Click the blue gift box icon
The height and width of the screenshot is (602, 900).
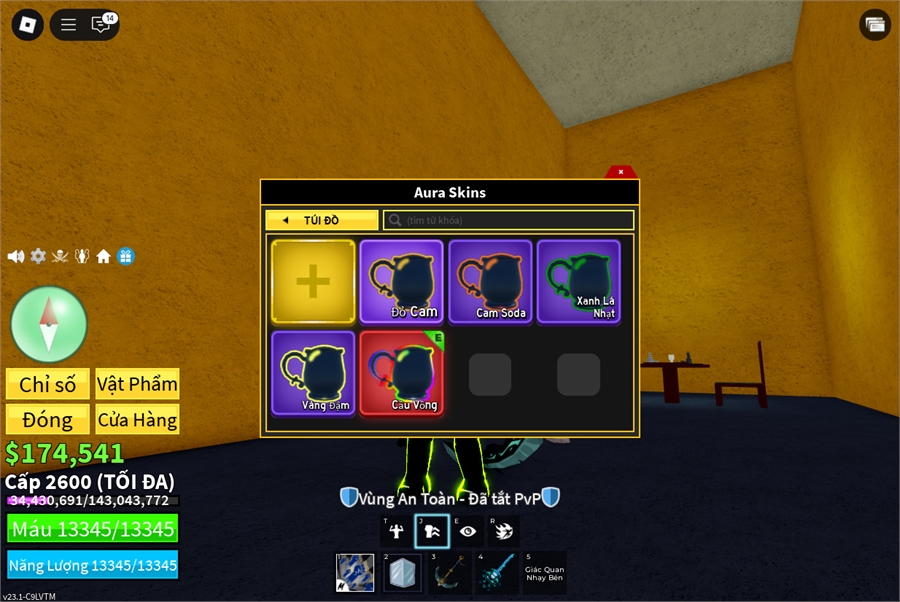pos(125,256)
